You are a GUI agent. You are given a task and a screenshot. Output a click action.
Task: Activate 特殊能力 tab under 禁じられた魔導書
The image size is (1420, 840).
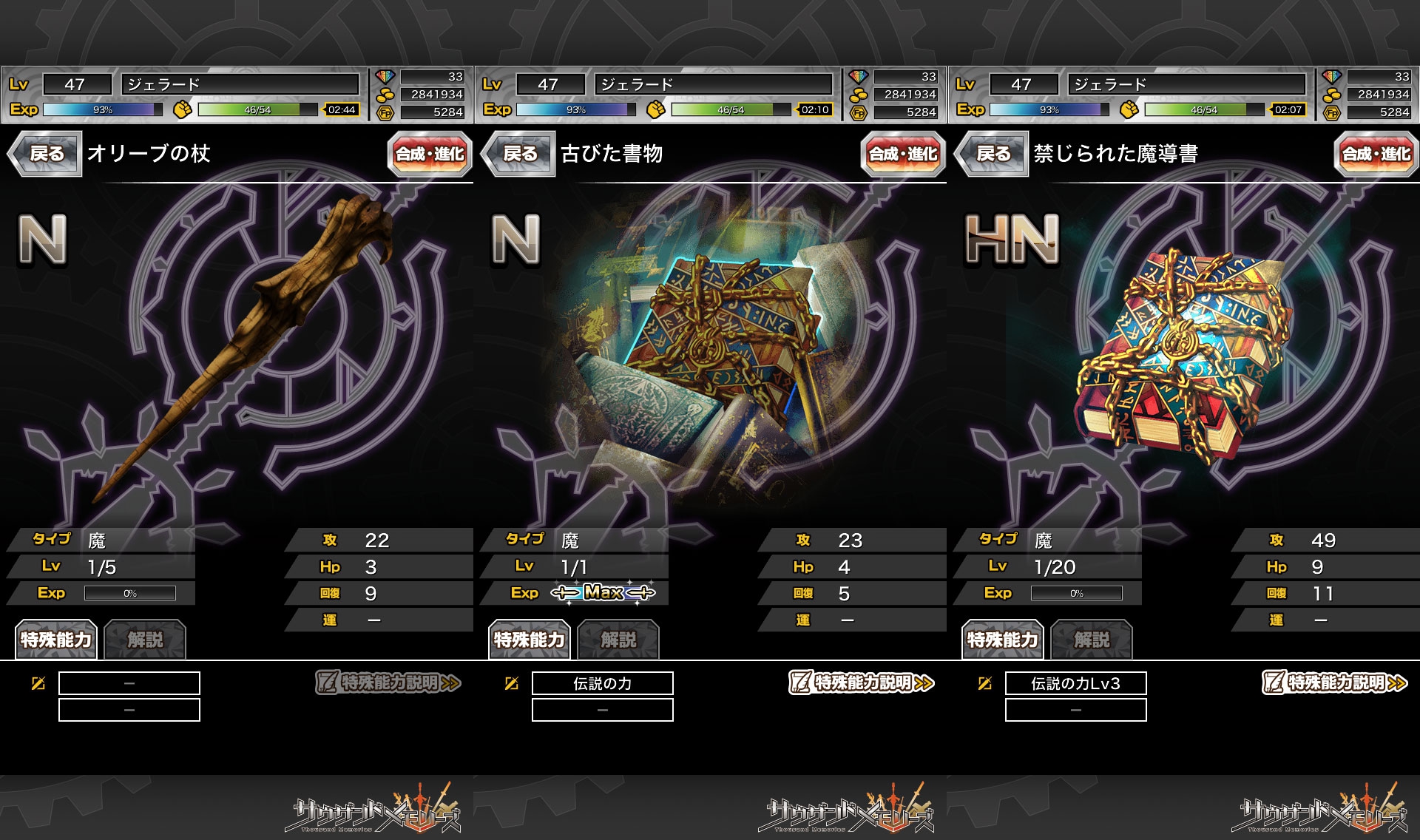(1003, 640)
